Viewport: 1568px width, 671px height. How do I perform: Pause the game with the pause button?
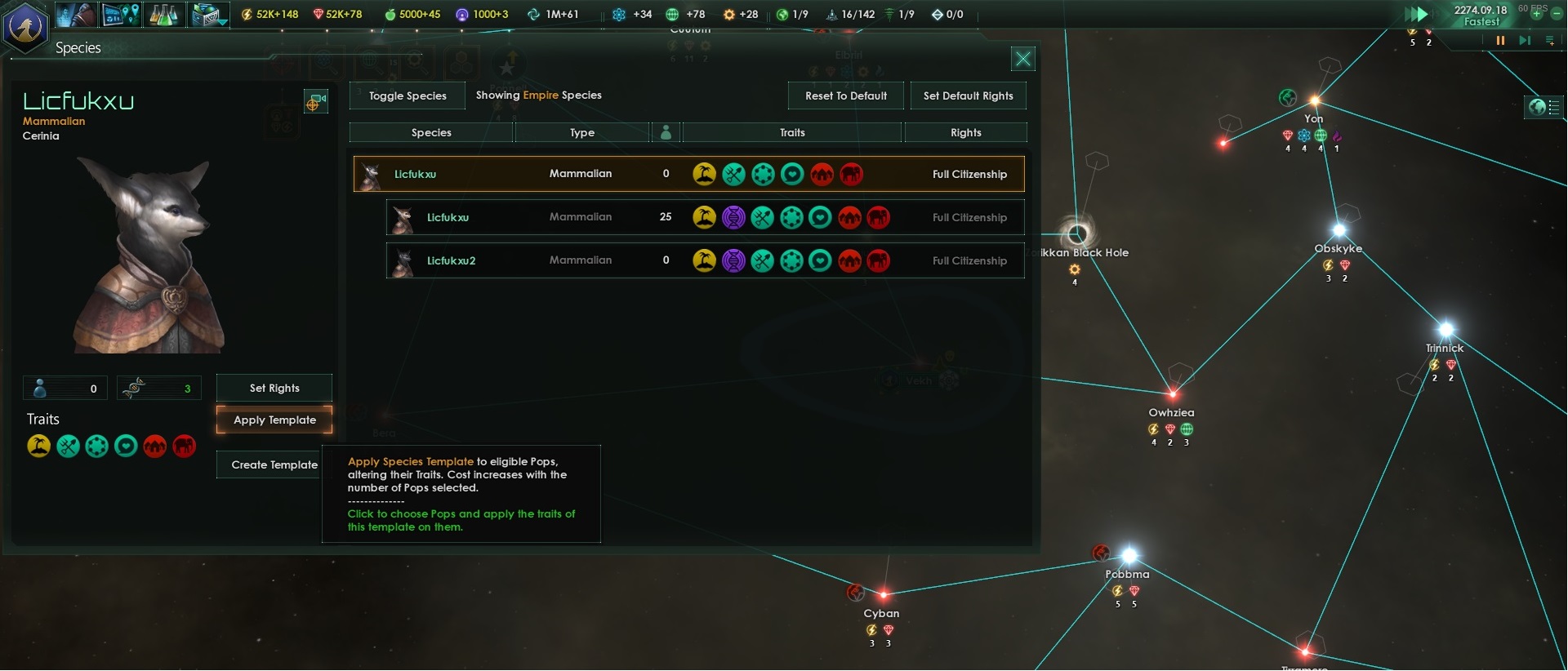(x=1500, y=40)
